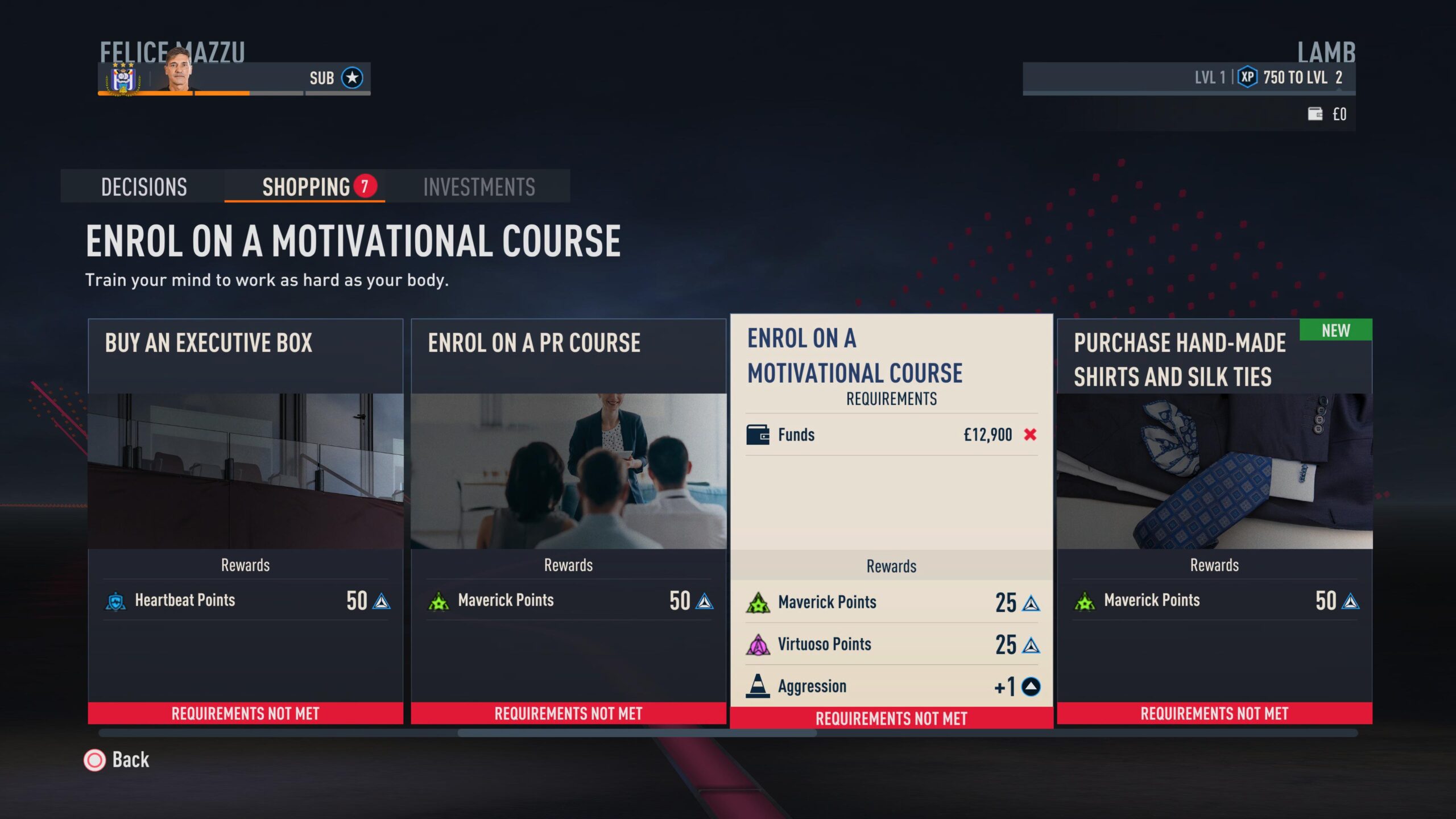This screenshot has width=1456, height=819.
Task: Go back using the Back label
Action: [x=130, y=760]
